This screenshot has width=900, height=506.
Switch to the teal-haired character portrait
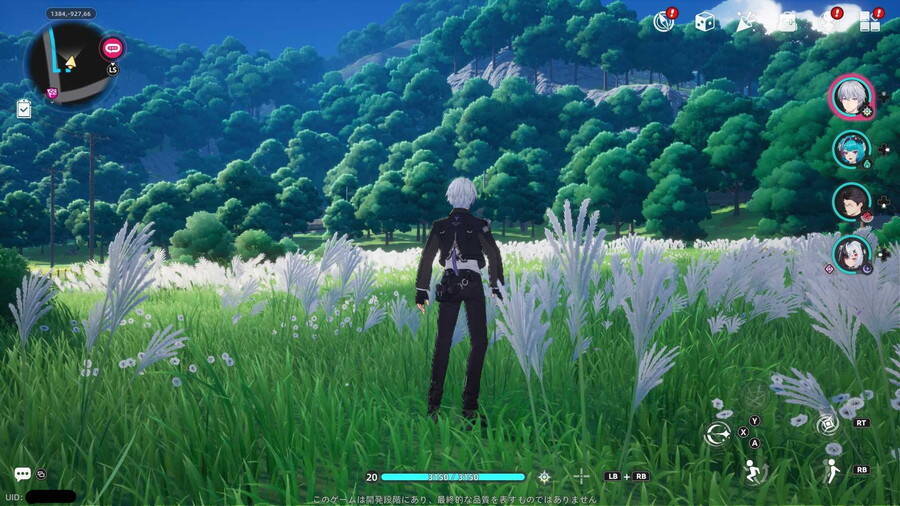851,149
